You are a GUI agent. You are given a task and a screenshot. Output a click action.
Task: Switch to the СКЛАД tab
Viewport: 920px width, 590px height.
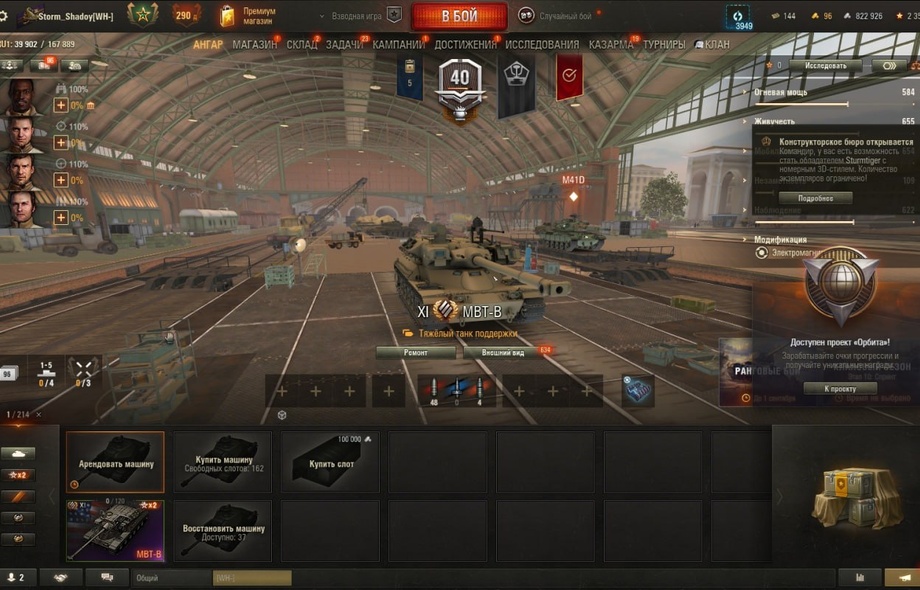301,45
